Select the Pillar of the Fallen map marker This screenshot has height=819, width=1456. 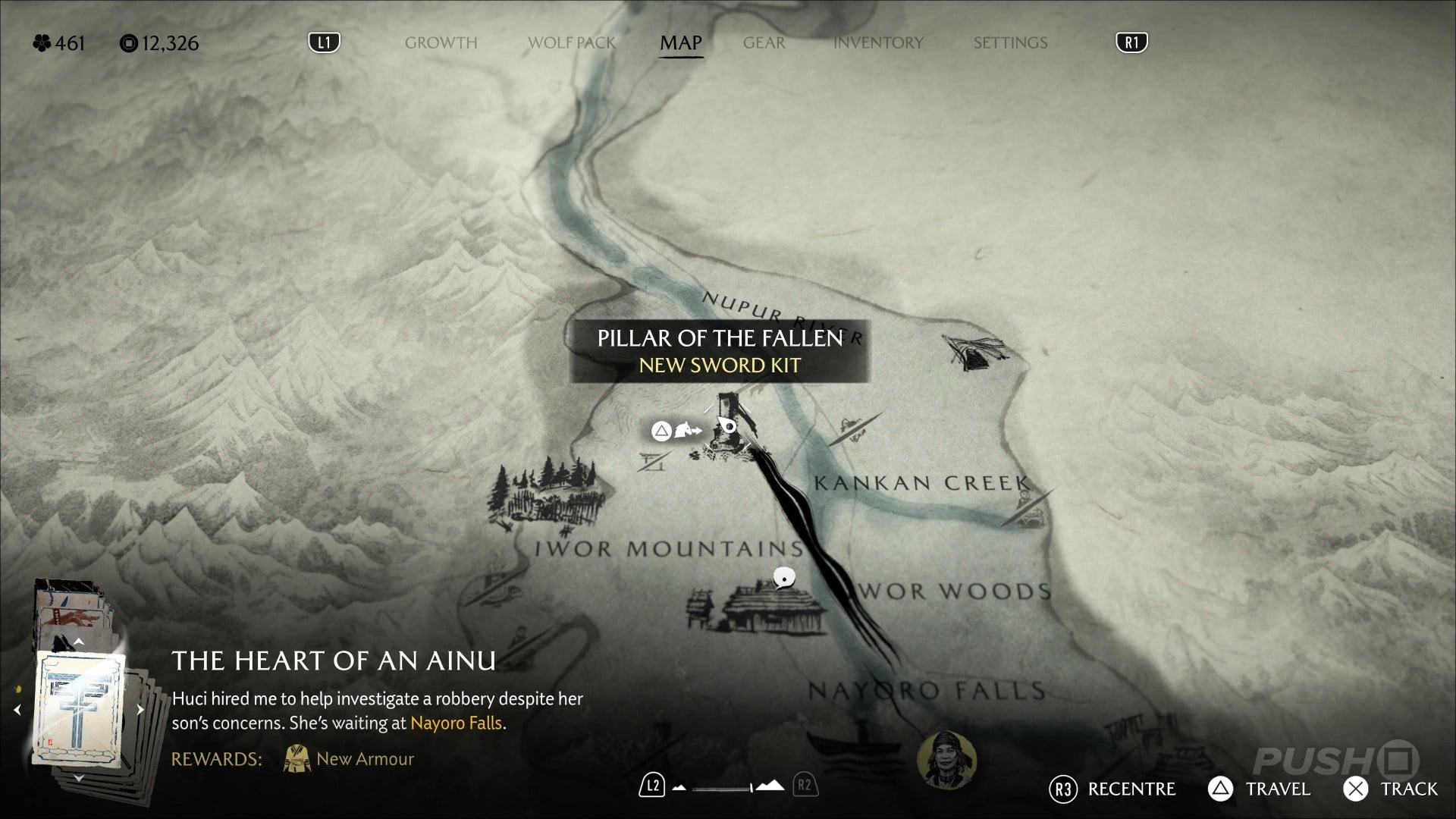pyautogui.click(x=727, y=428)
